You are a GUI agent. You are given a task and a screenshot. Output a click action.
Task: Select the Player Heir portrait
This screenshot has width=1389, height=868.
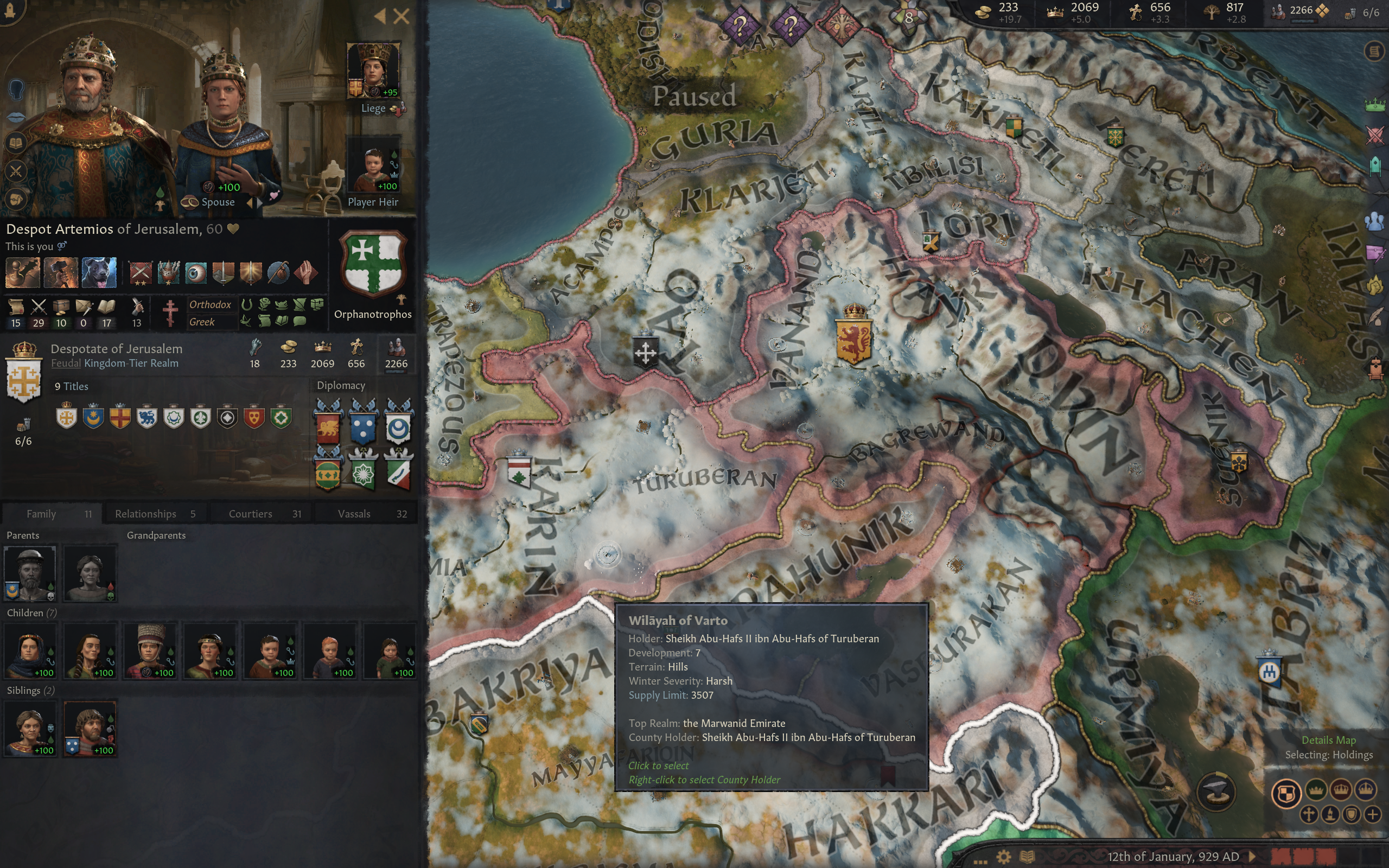[x=373, y=167]
